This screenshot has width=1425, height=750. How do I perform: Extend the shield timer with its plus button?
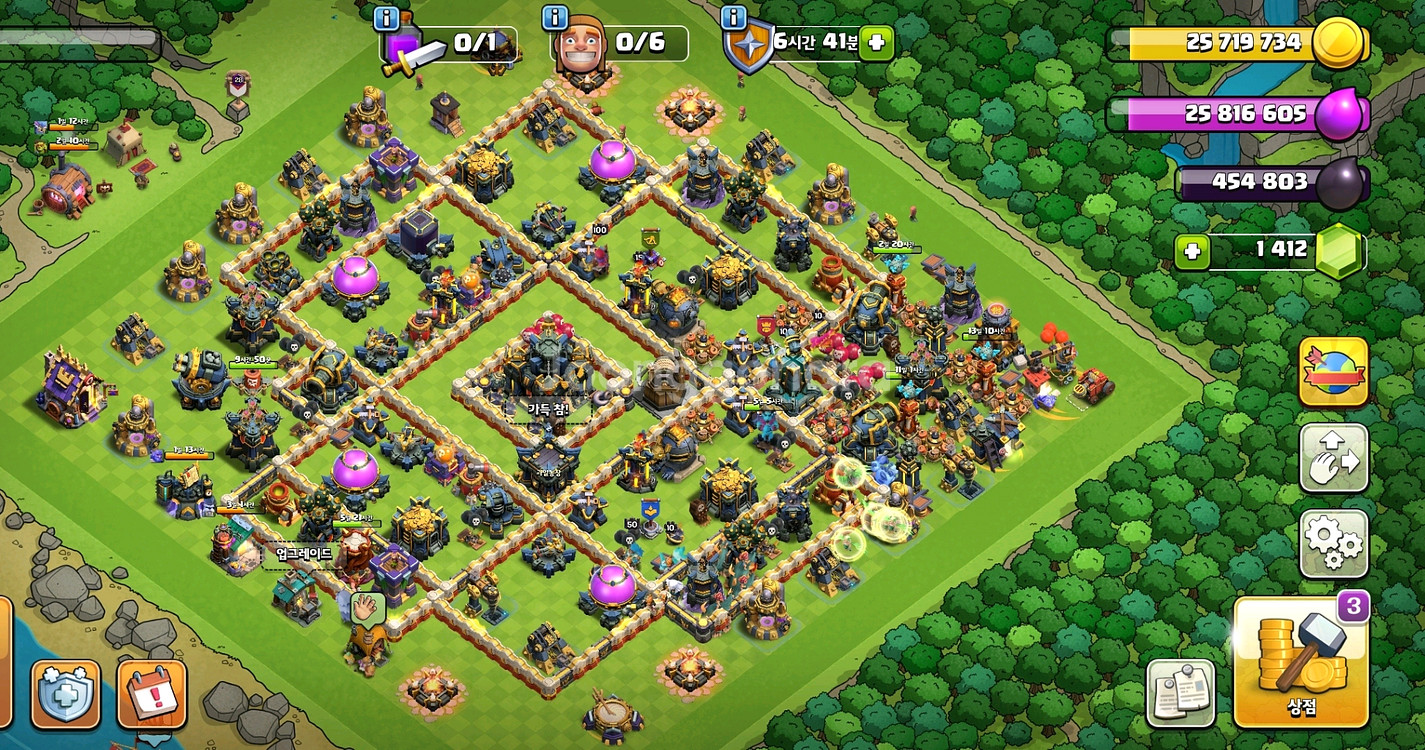(876, 43)
